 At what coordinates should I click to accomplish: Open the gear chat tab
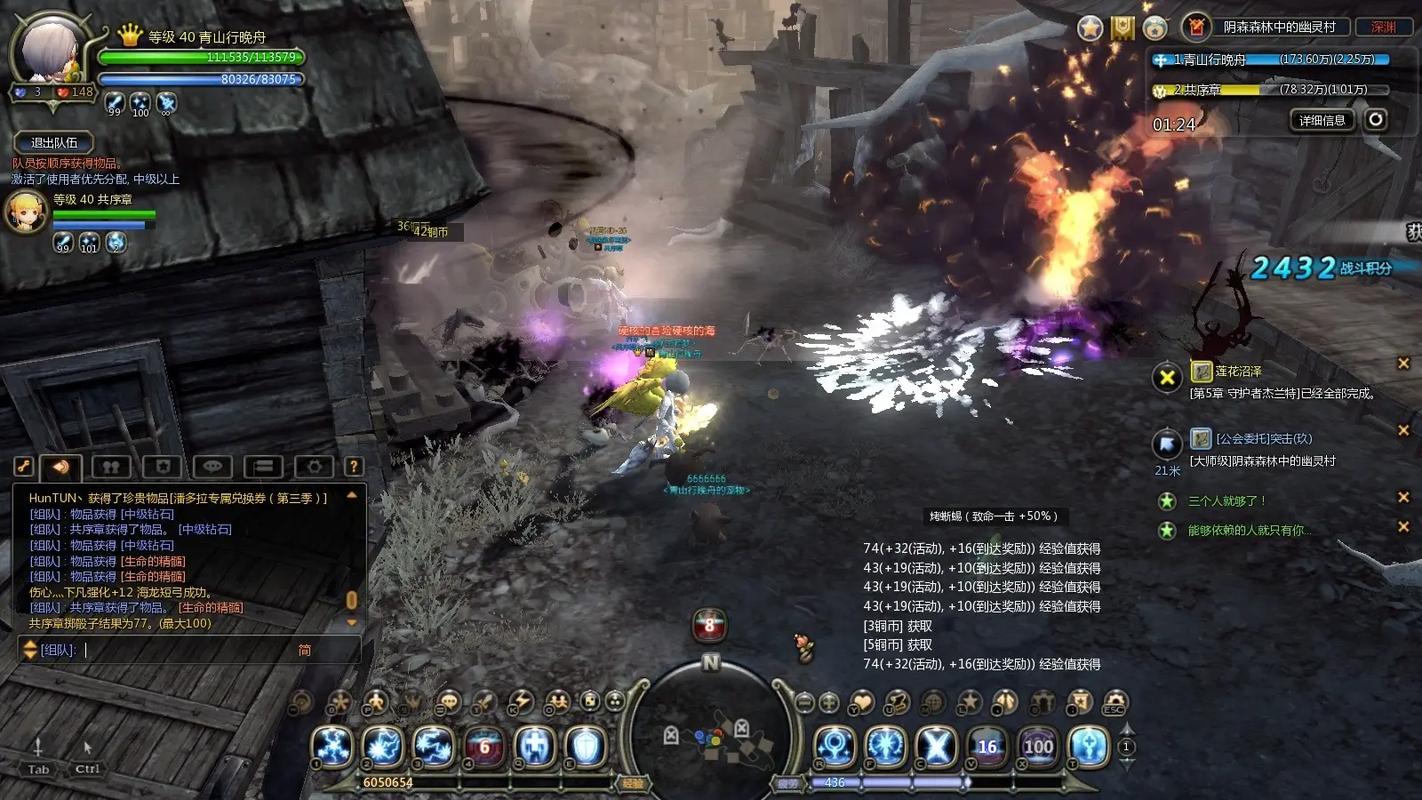tap(314, 467)
